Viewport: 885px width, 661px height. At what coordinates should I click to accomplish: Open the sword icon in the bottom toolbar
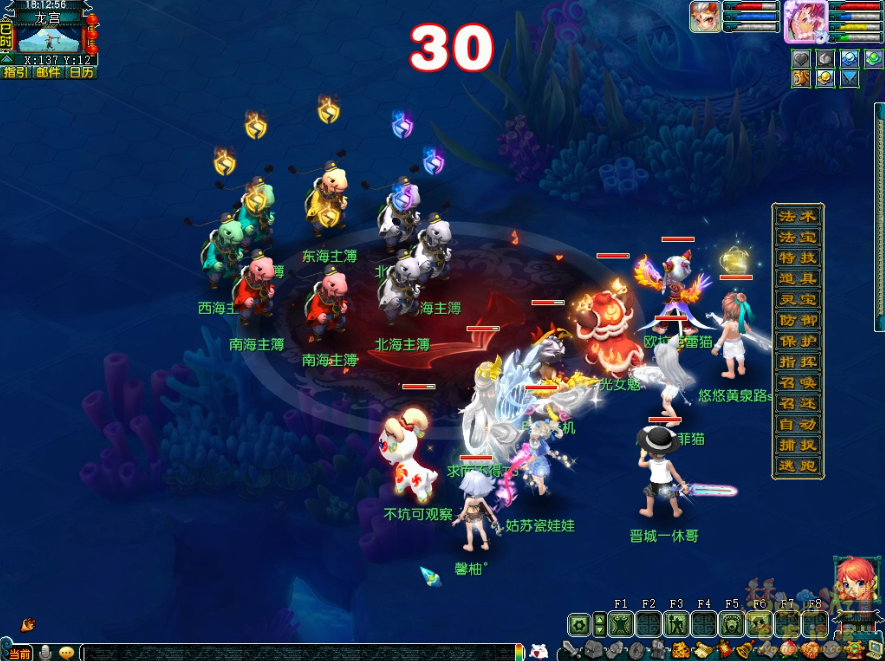pos(570,651)
